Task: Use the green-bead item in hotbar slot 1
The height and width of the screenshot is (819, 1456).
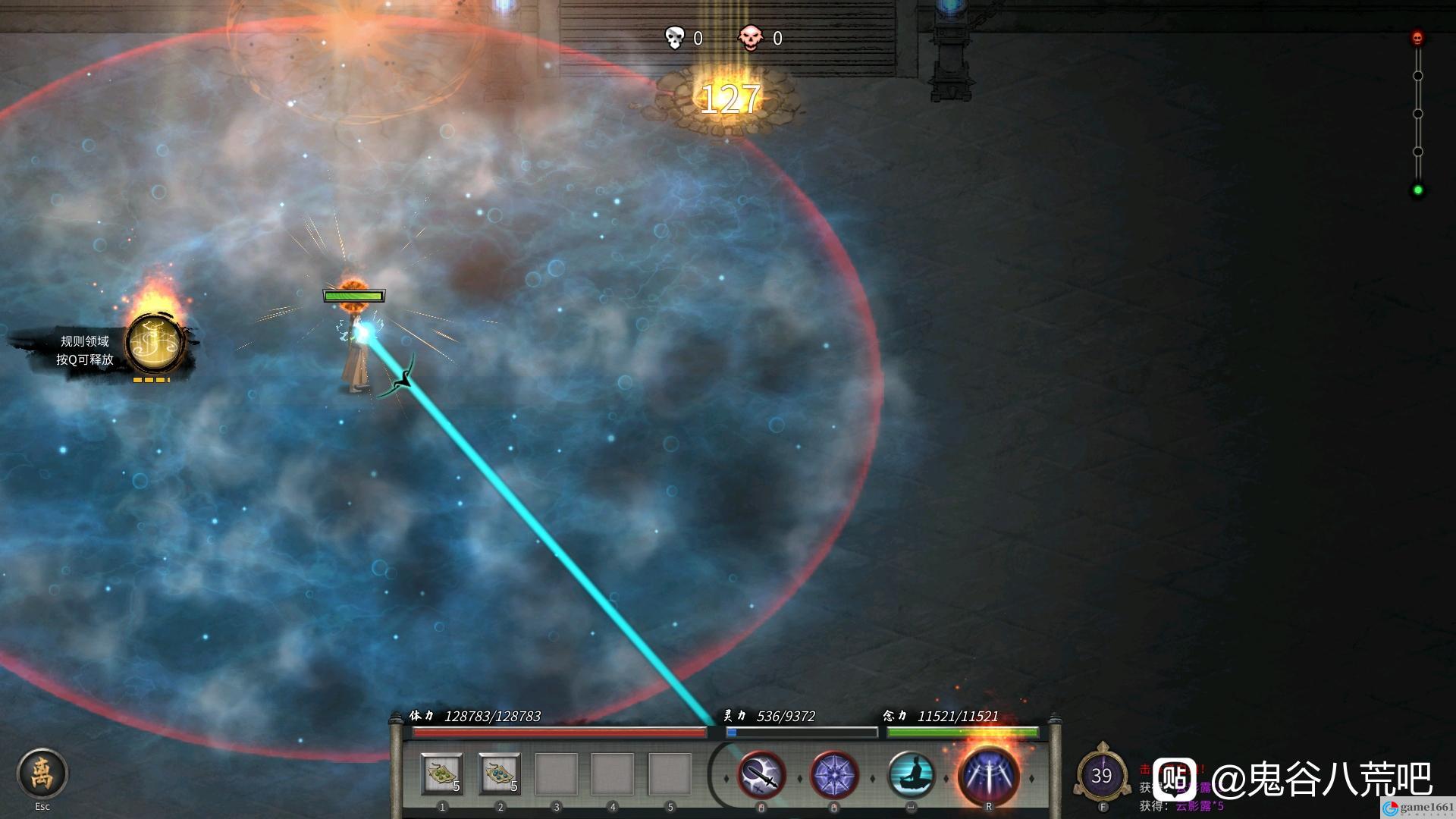Action: (x=442, y=774)
